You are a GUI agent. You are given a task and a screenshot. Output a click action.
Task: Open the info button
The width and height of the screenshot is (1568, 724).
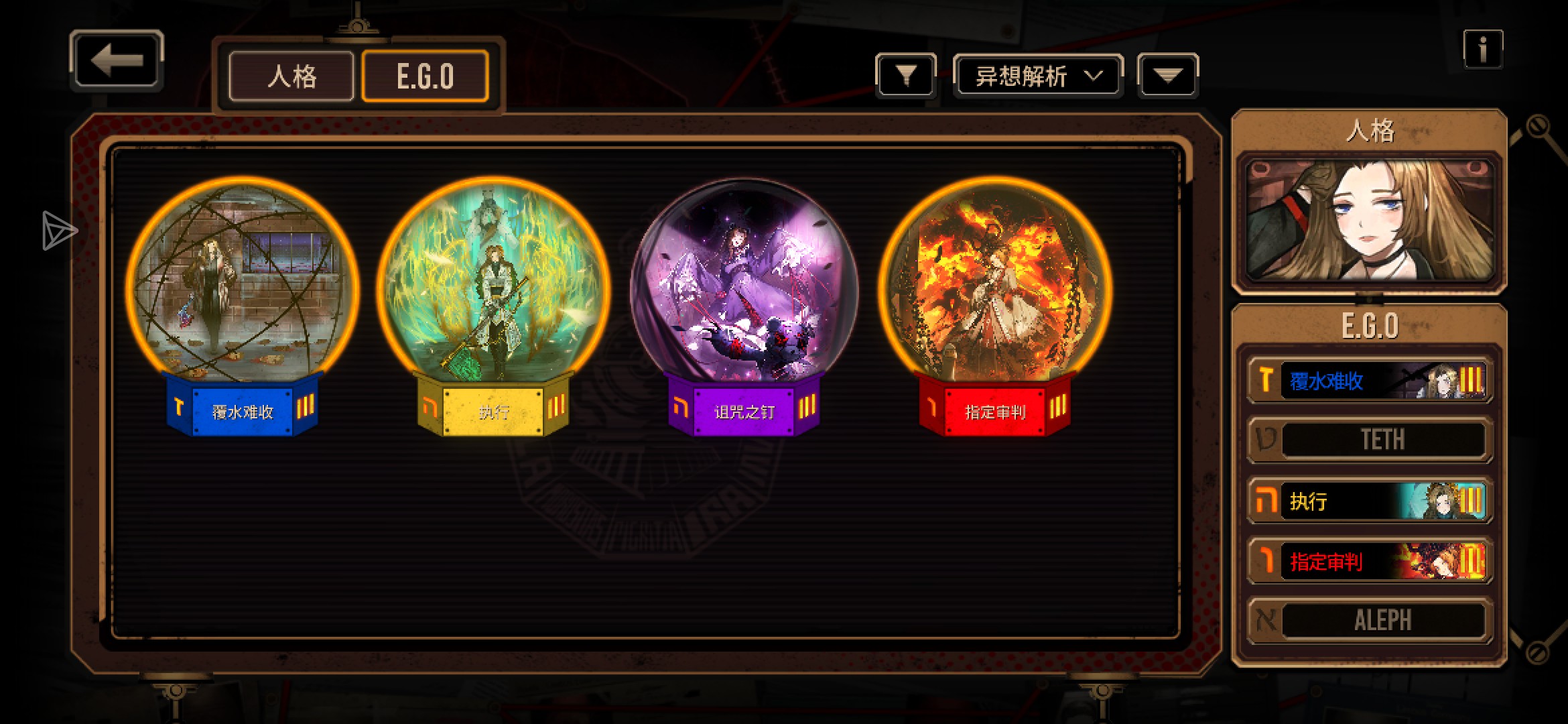tap(1482, 49)
